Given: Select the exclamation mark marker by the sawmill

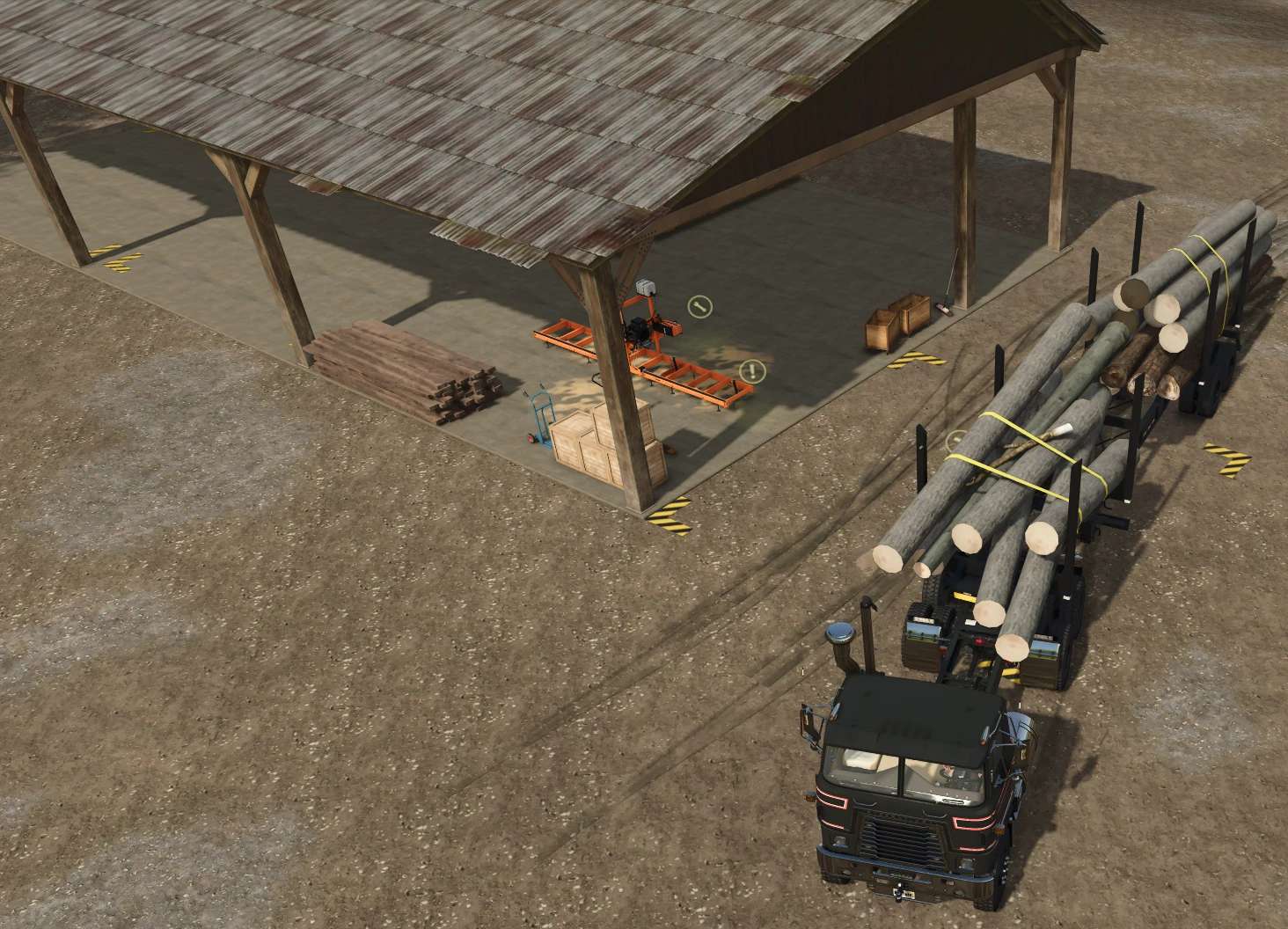Looking at the screenshot, I should point(752,371).
